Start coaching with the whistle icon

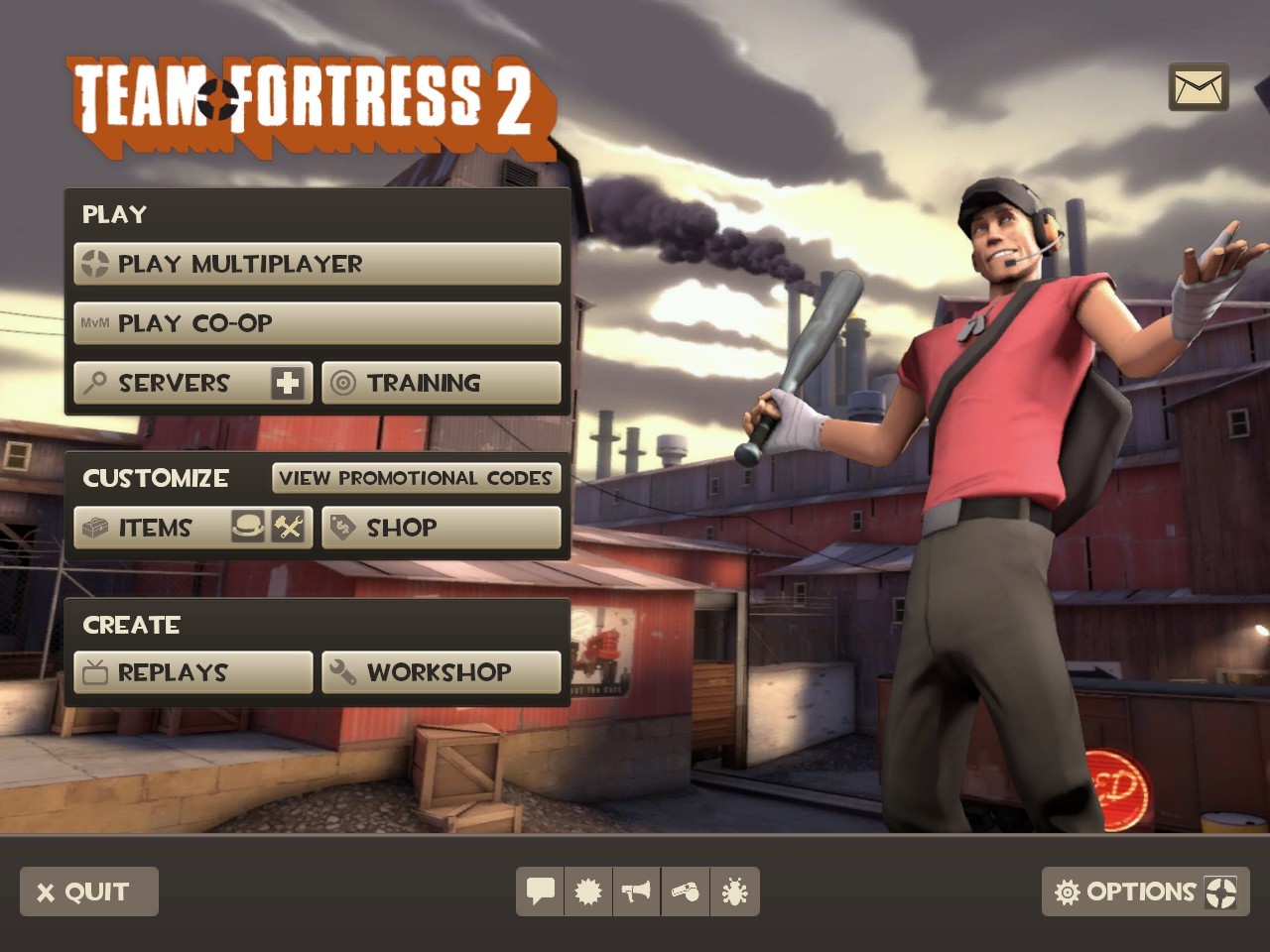click(x=685, y=892)
